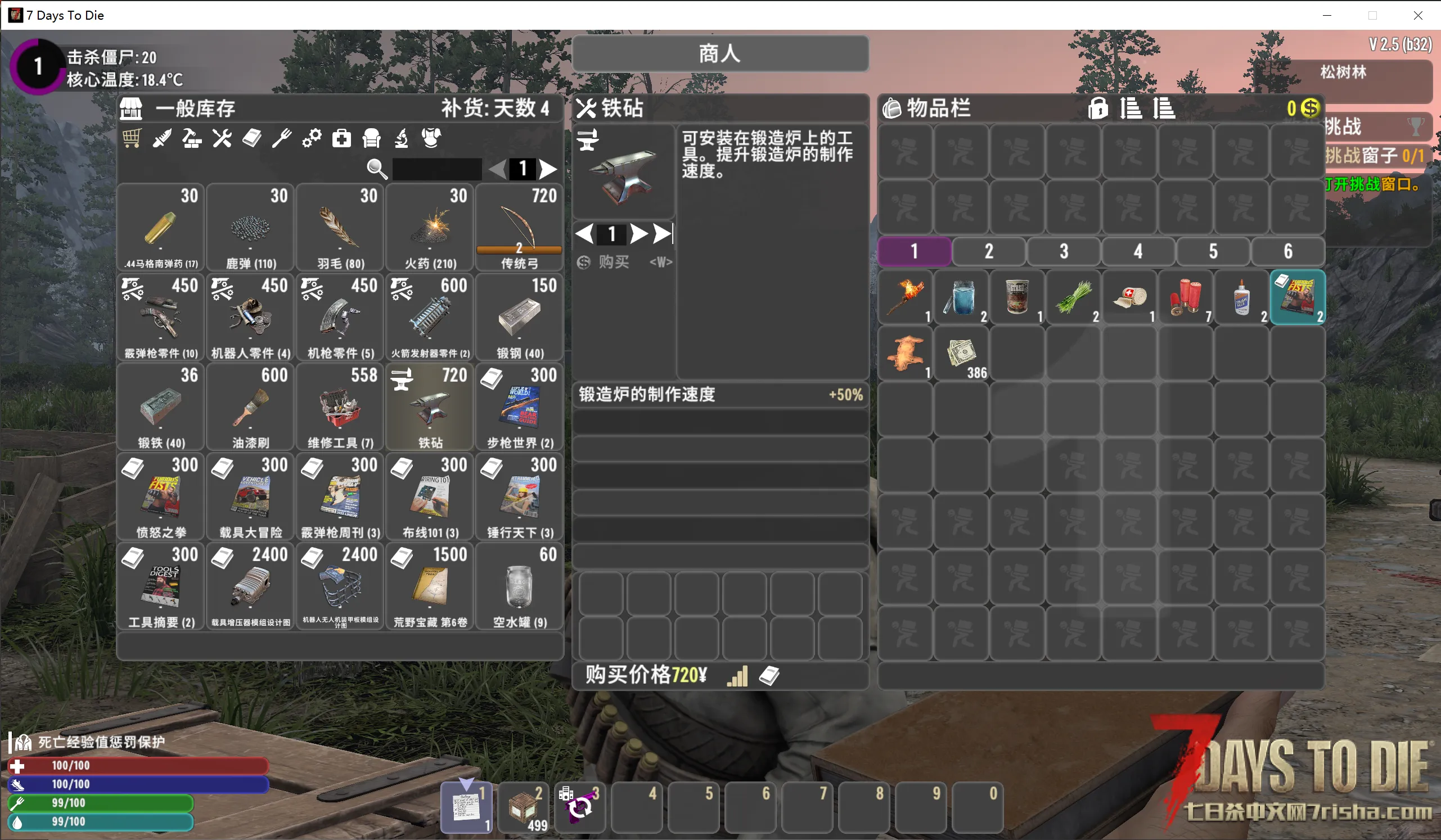
Task: Click the empty water jar (空水罐) item
Action: [x=519, y=586]
